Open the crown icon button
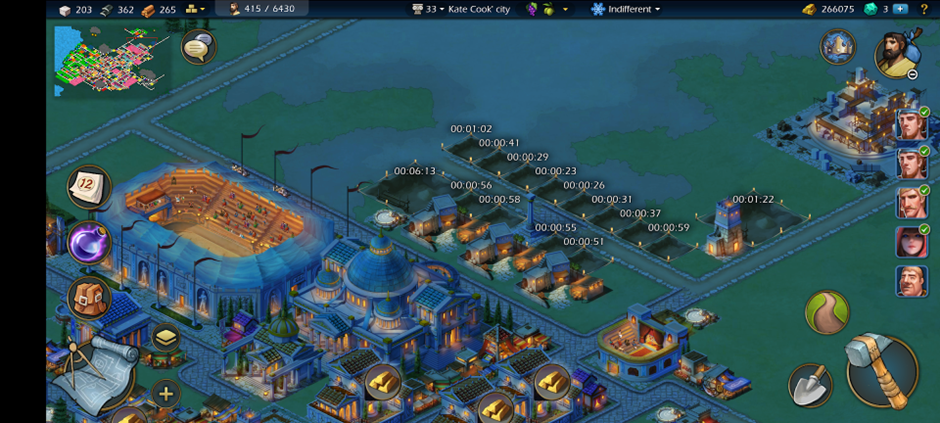940x423 pixels. 837,46
